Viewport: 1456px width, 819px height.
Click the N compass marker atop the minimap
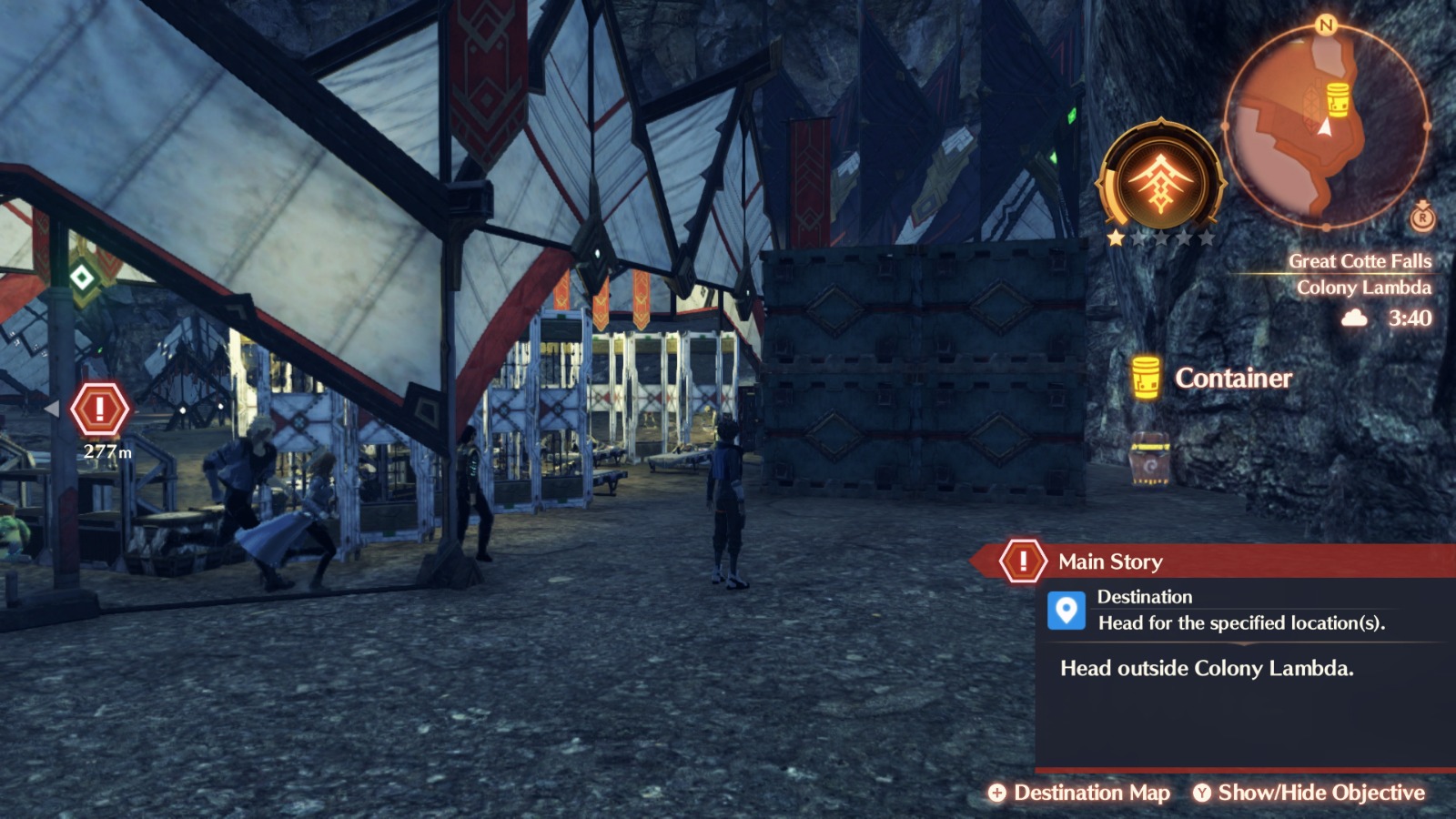[1325, 25]
